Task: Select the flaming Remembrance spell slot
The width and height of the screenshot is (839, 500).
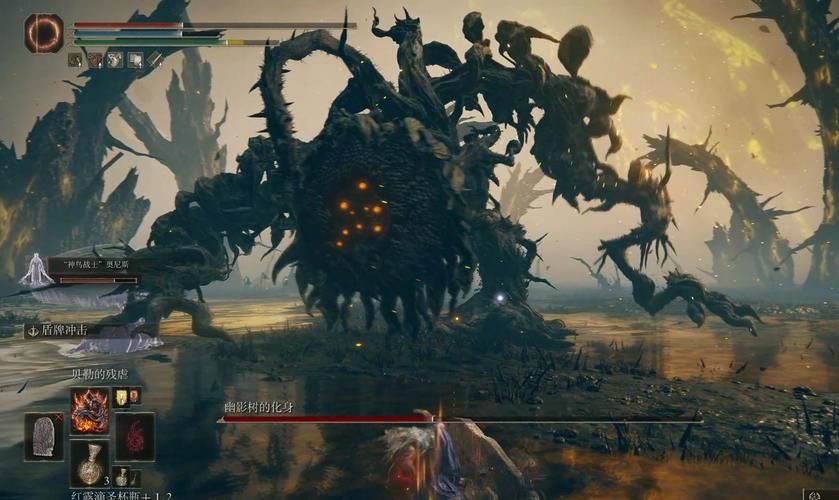Action: click(89, 410)
